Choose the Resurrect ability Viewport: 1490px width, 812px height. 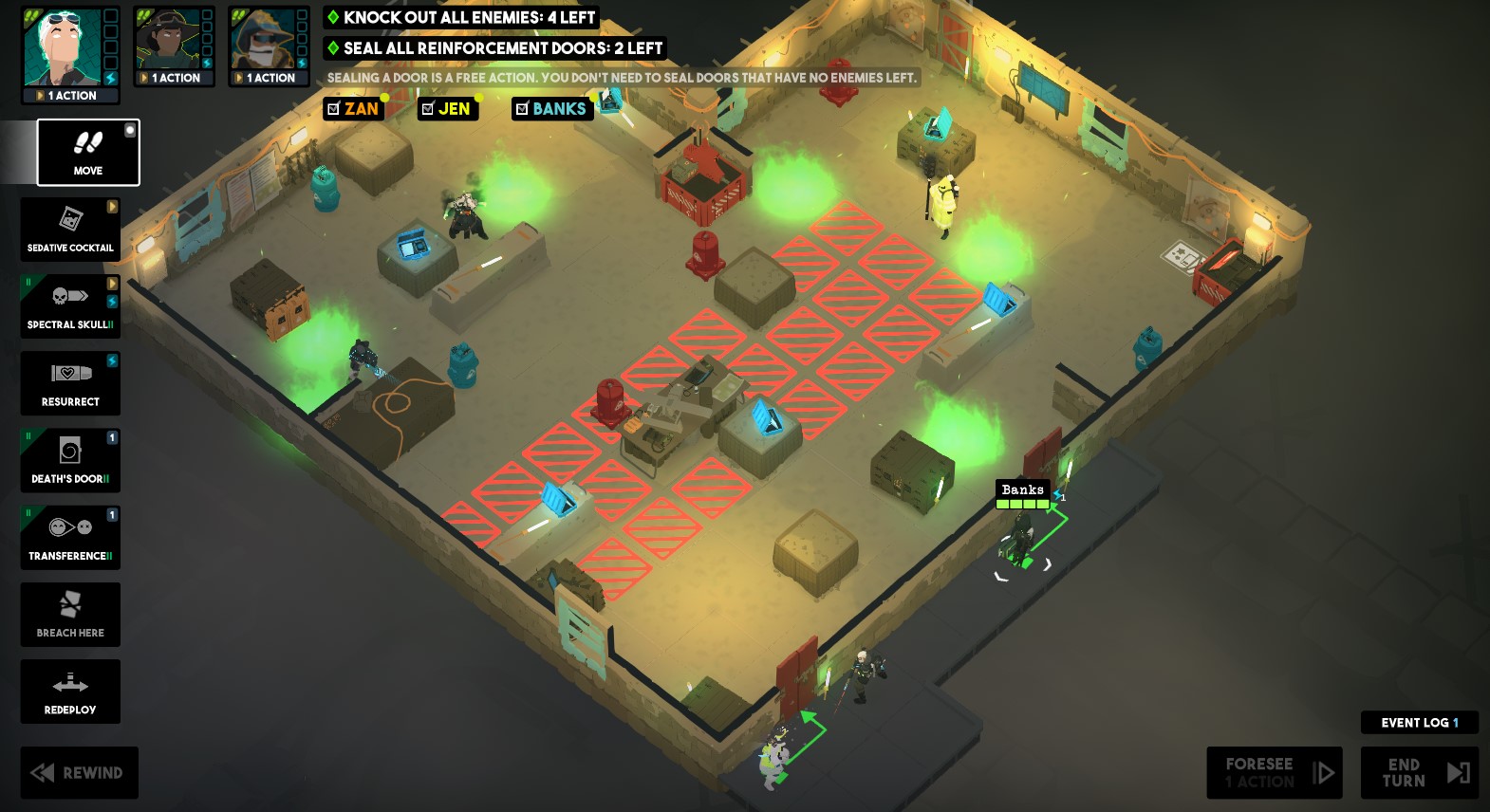click(70, 383)
